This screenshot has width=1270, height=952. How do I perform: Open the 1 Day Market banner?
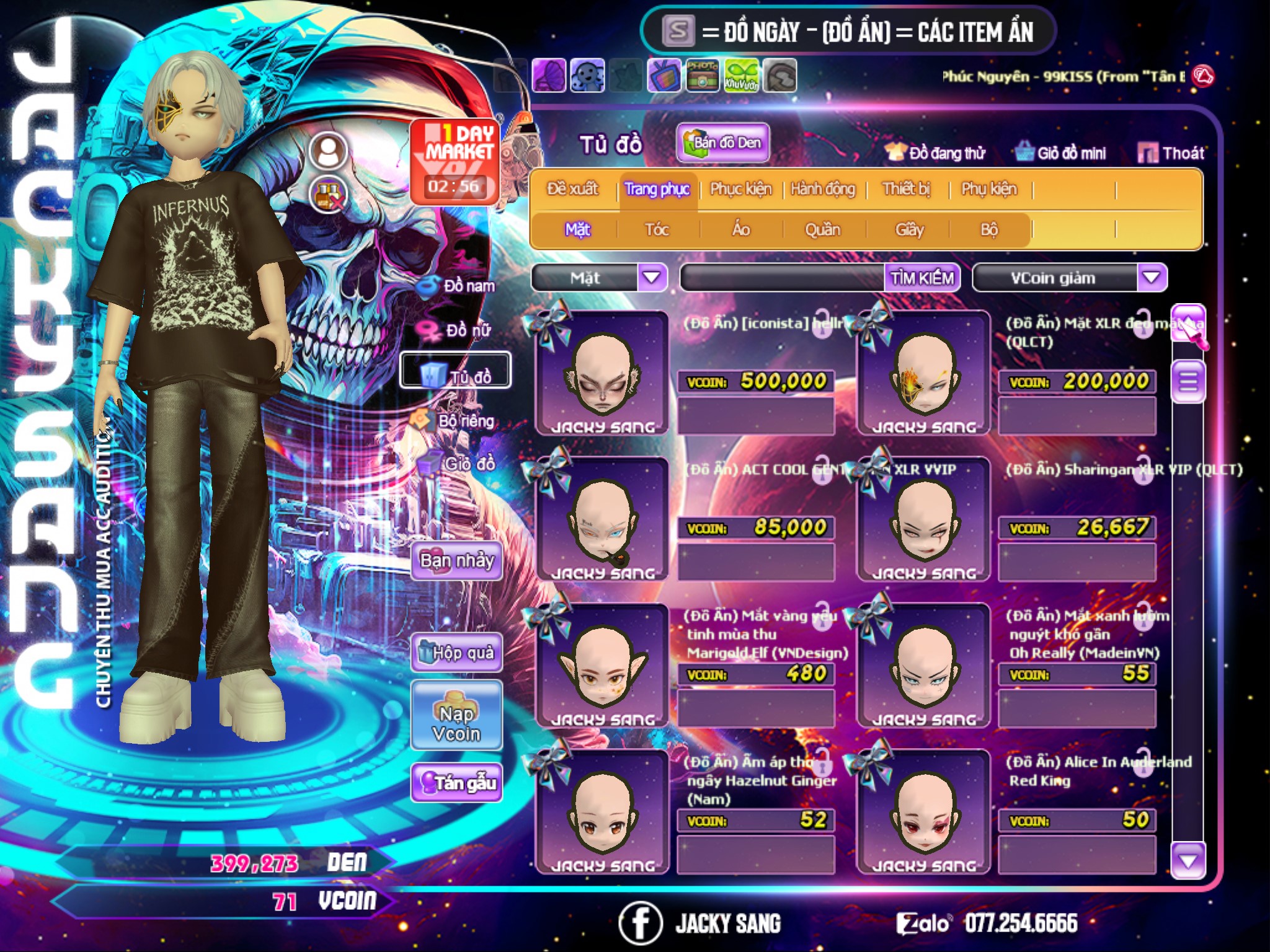455,161
